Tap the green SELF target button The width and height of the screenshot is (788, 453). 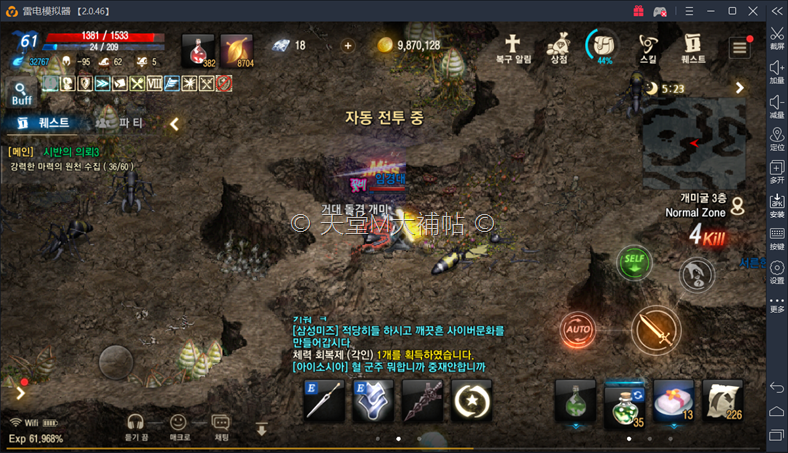click(633, 262)
